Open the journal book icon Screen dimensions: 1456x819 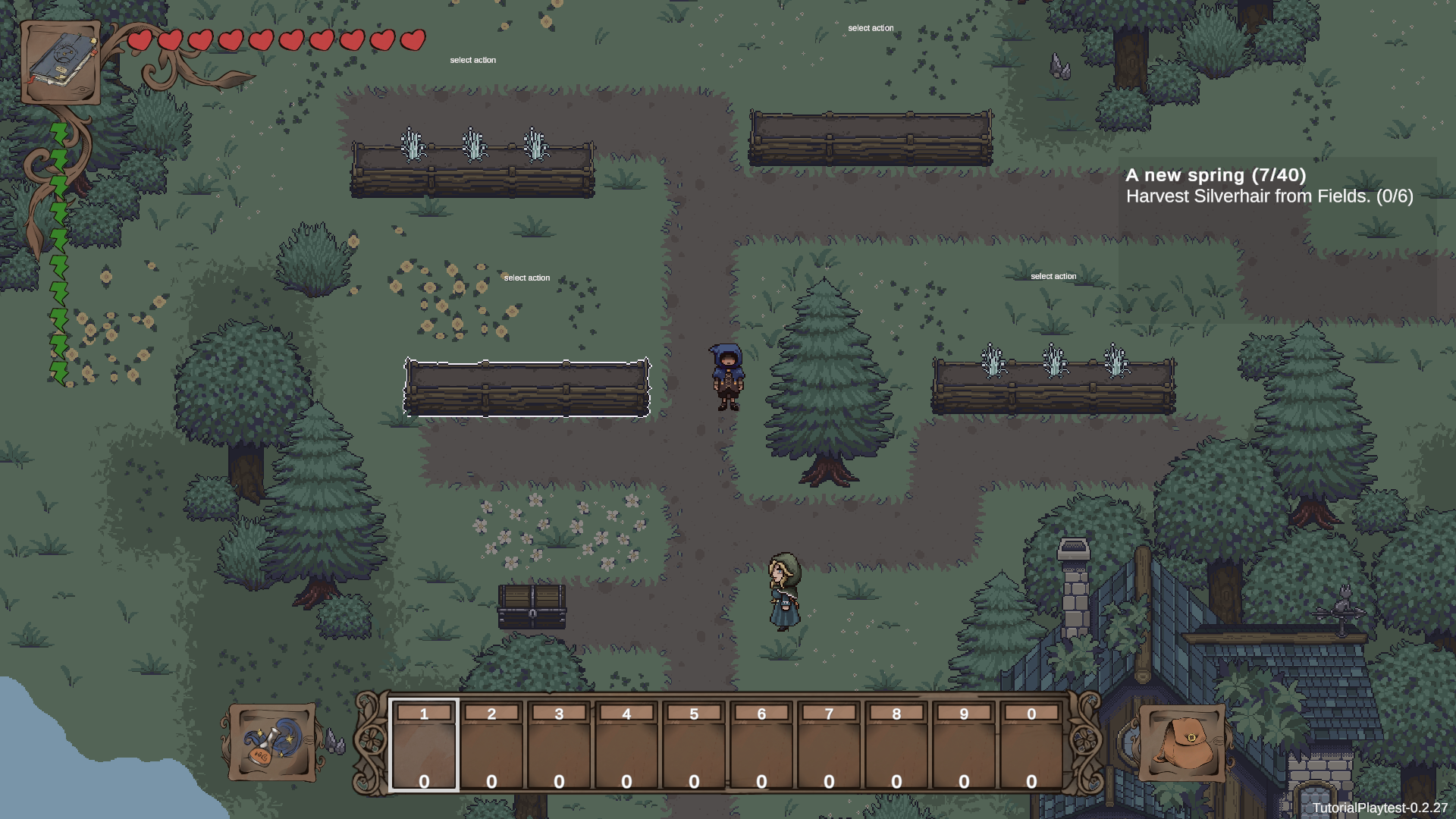(61, 62)
